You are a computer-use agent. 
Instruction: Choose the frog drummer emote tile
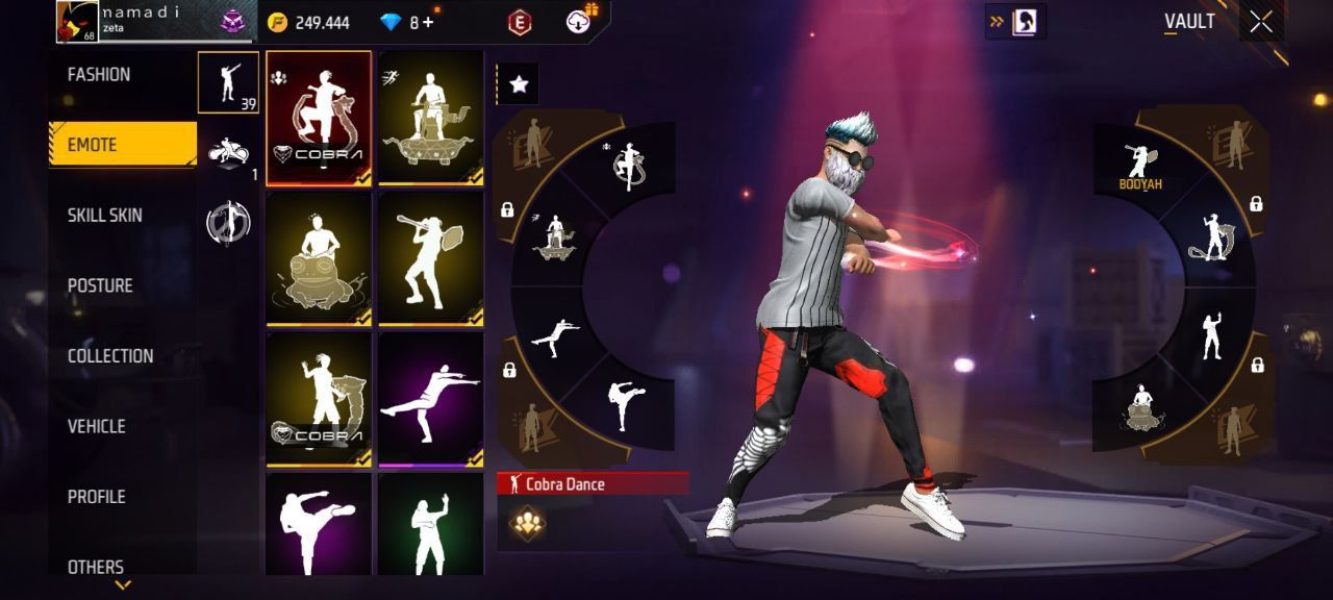point(319,258)
